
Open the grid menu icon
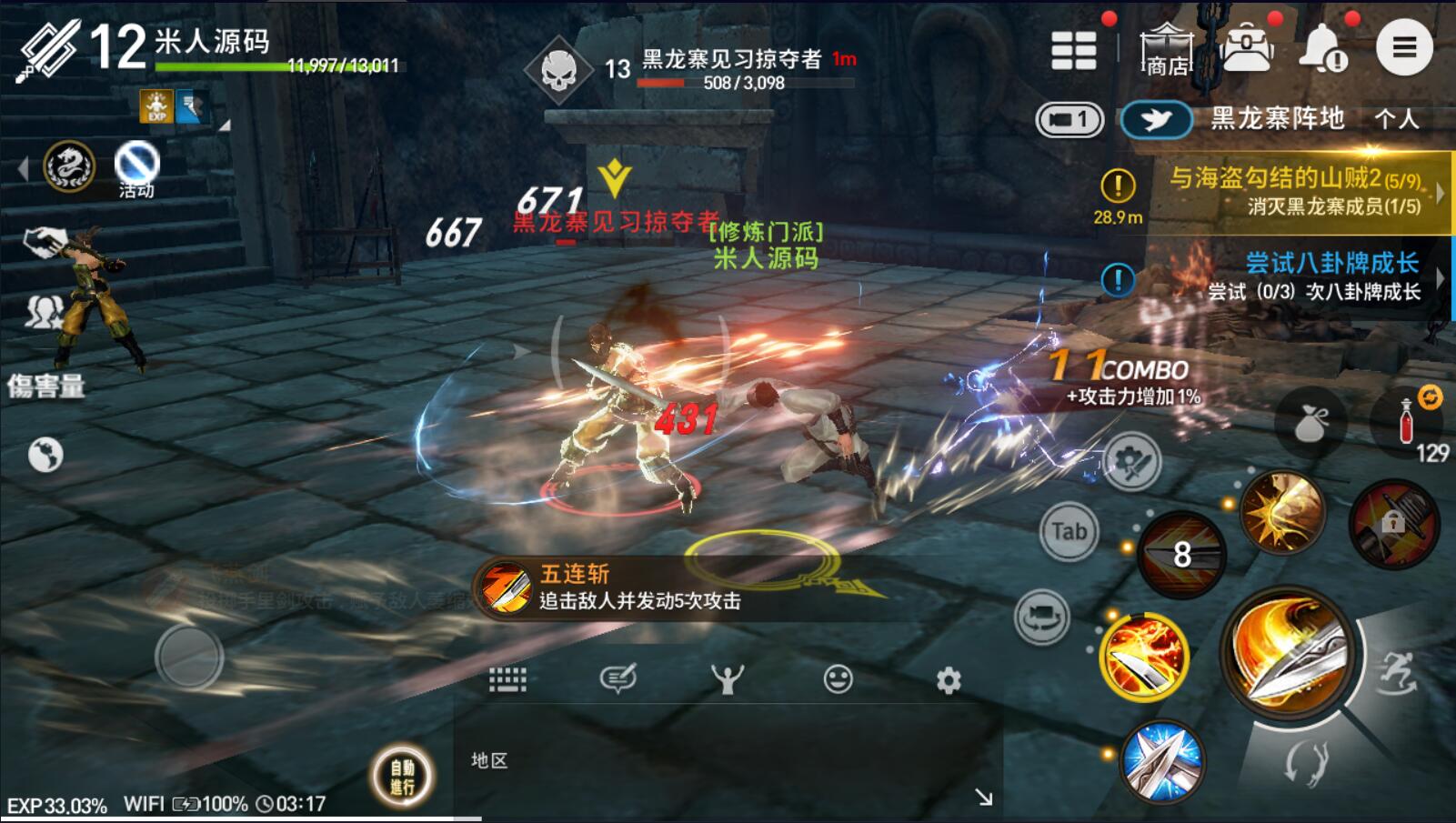point(1073,50)
